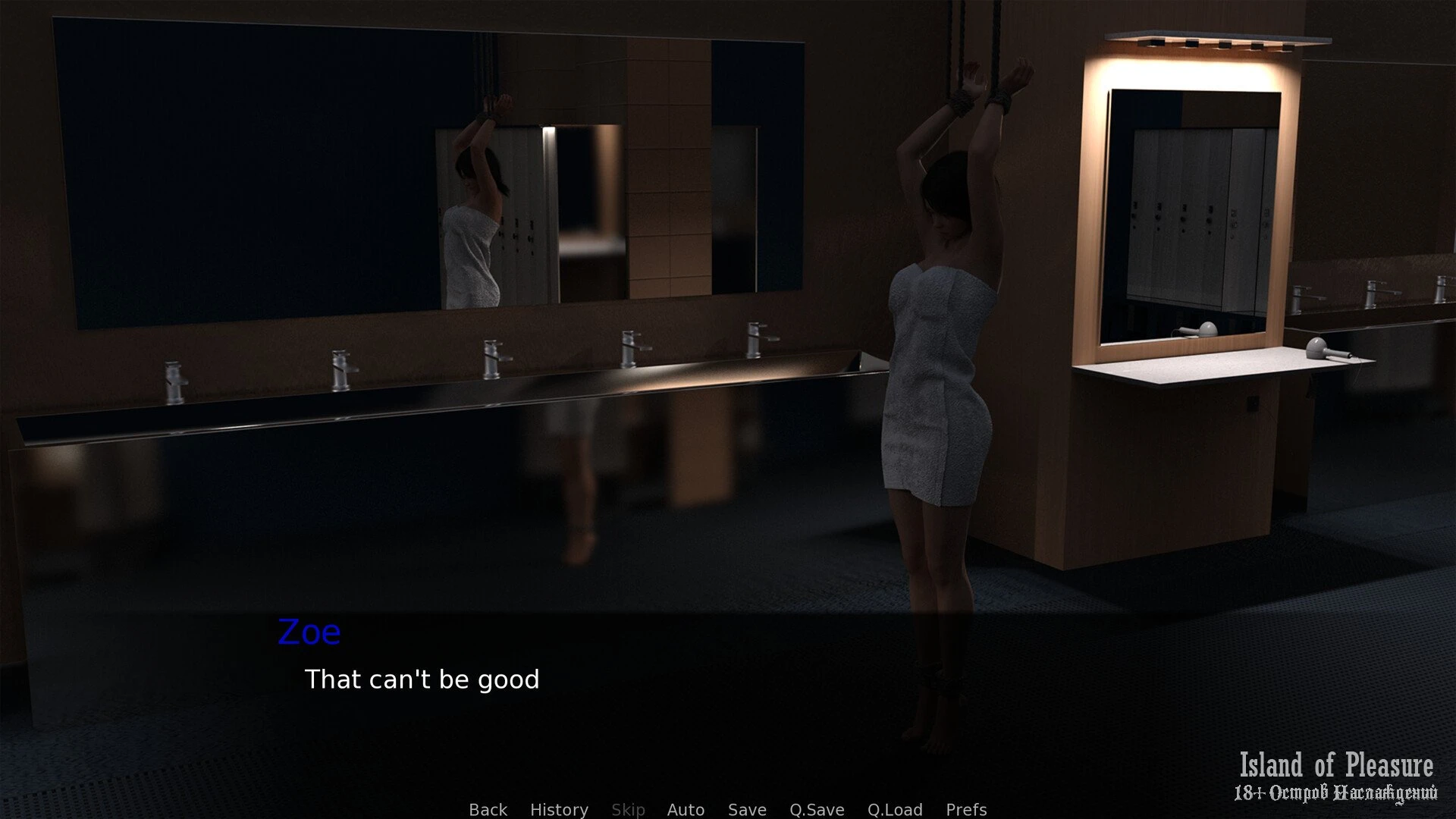Quick load with Q.Load
Screen dimensions: 1456x819
coord(895,809)
